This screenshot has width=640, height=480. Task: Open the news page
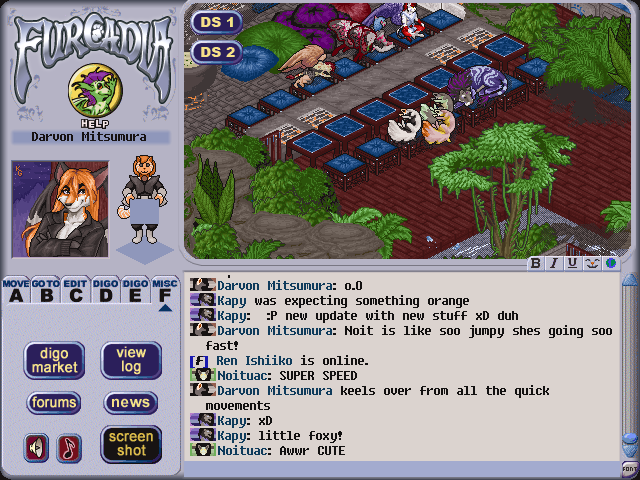131,403
